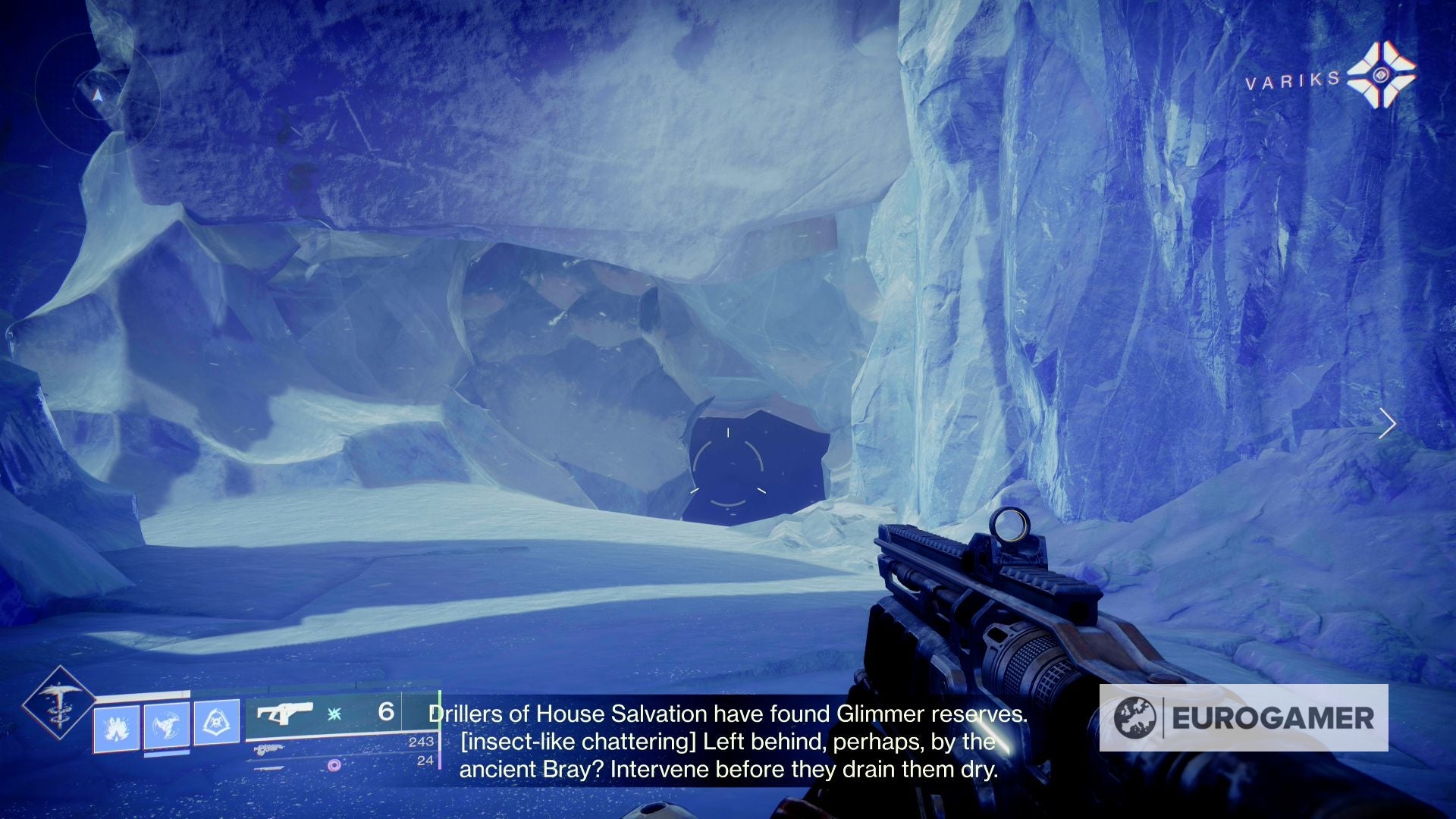1456x819 pixels.
Task: Select the class ability icon
Action: pyautogui.click(x=217, y=723)
